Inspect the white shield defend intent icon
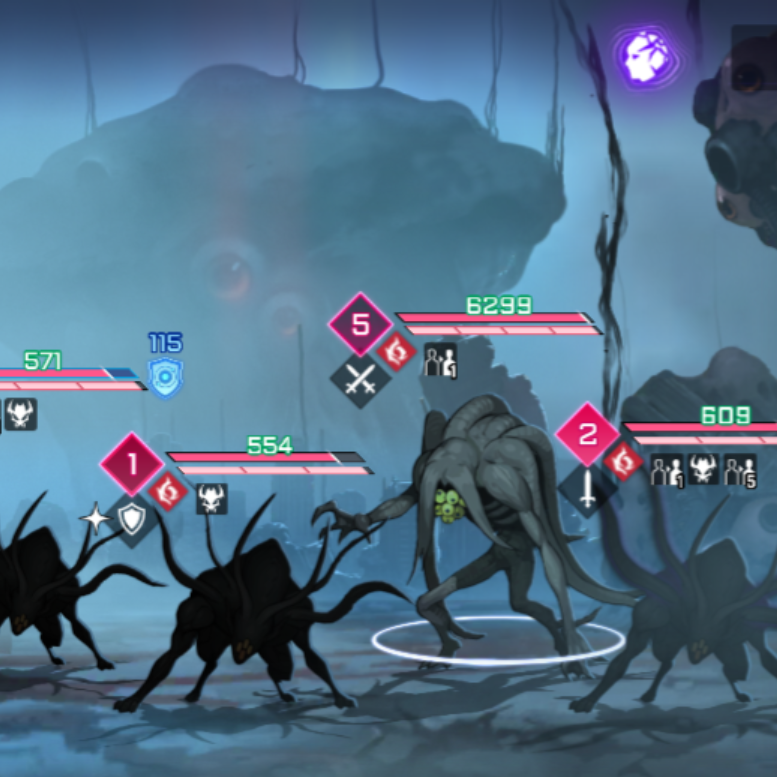 pos(132,518)
